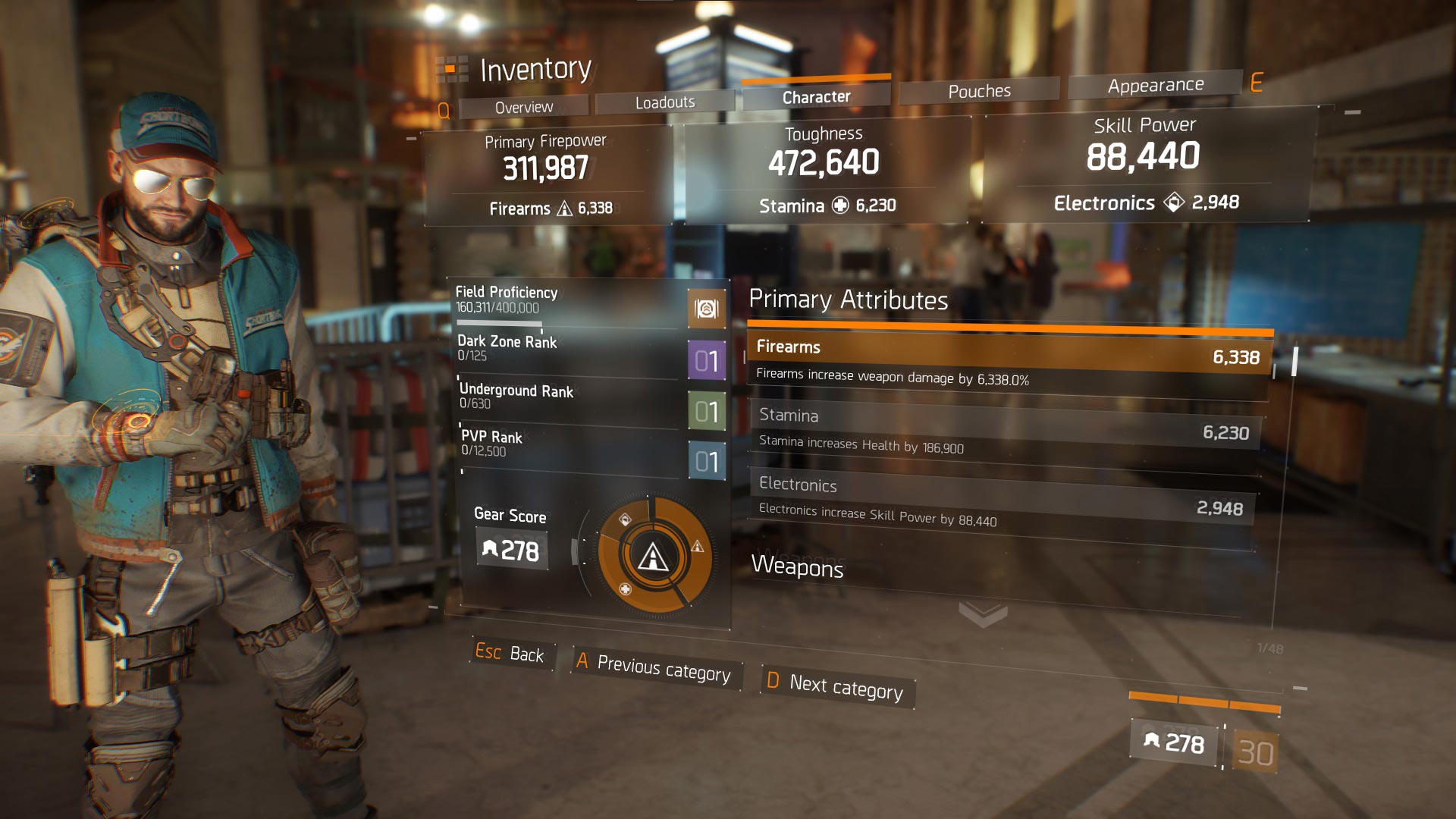
Task: Select the Character tab
Action: point(816,97)
